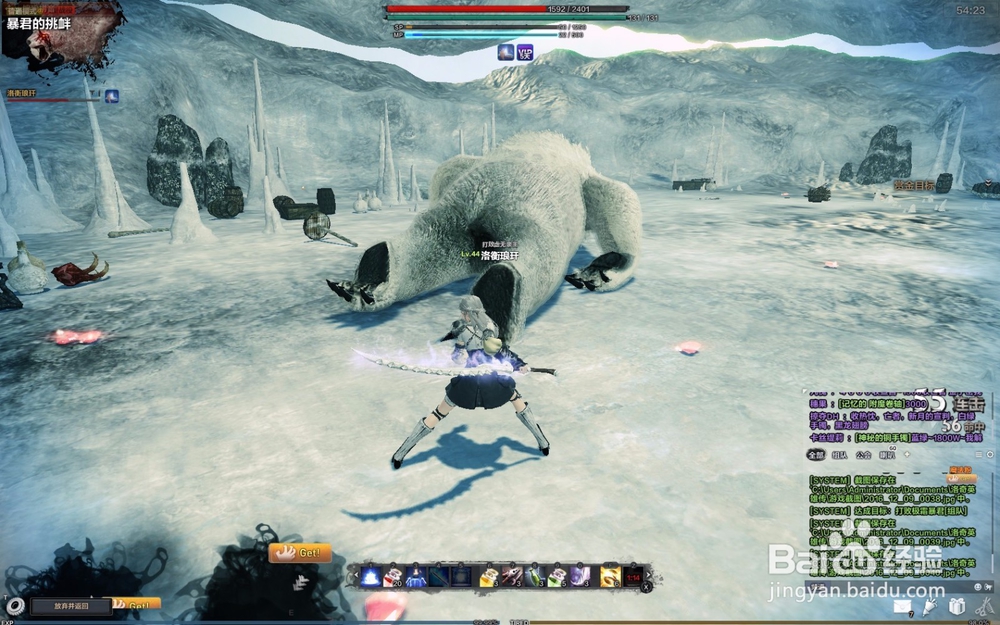Switch chat to the 组队 tab
Viewport: 1000px width, 625px height.
(x=840, y=454)
